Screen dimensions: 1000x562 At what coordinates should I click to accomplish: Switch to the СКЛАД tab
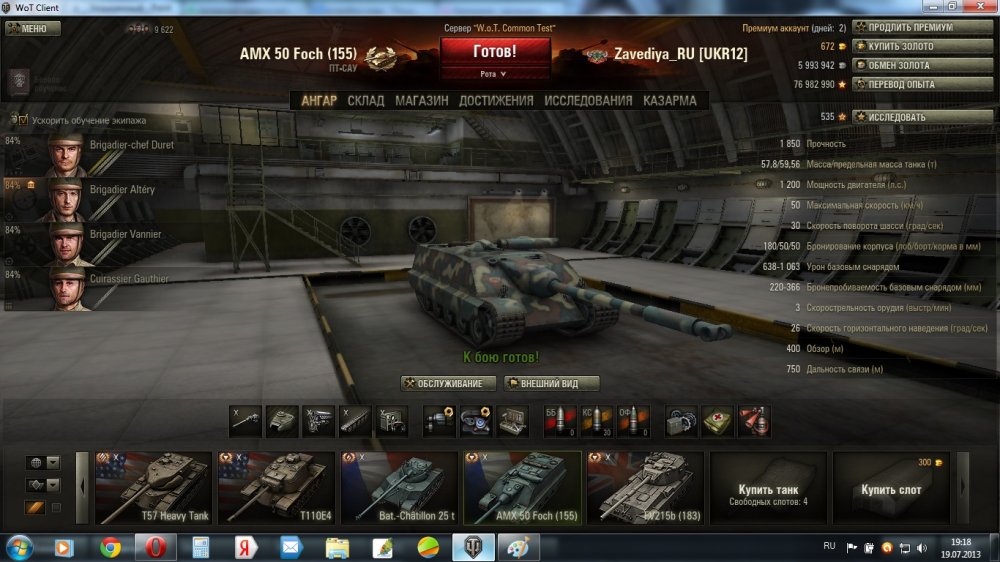click(365, 101)
